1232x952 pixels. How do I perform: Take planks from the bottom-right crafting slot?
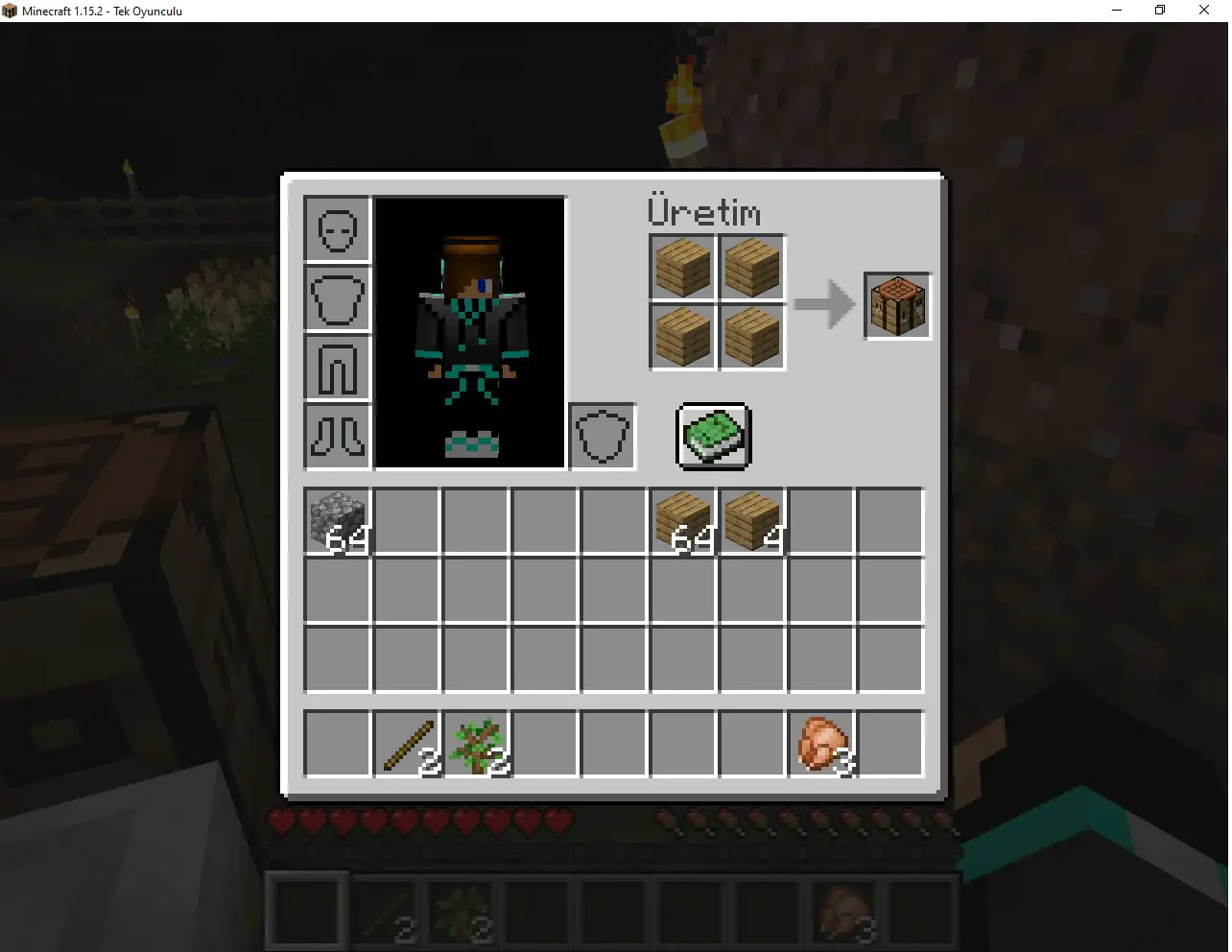pos(751,337)
